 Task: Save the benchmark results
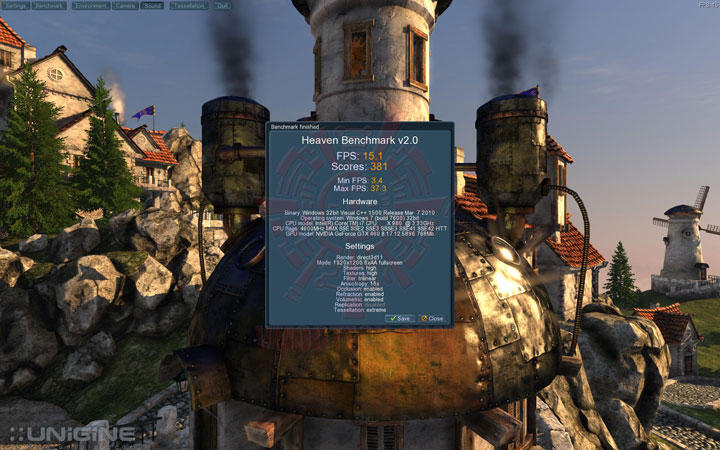tap(400, 318)
